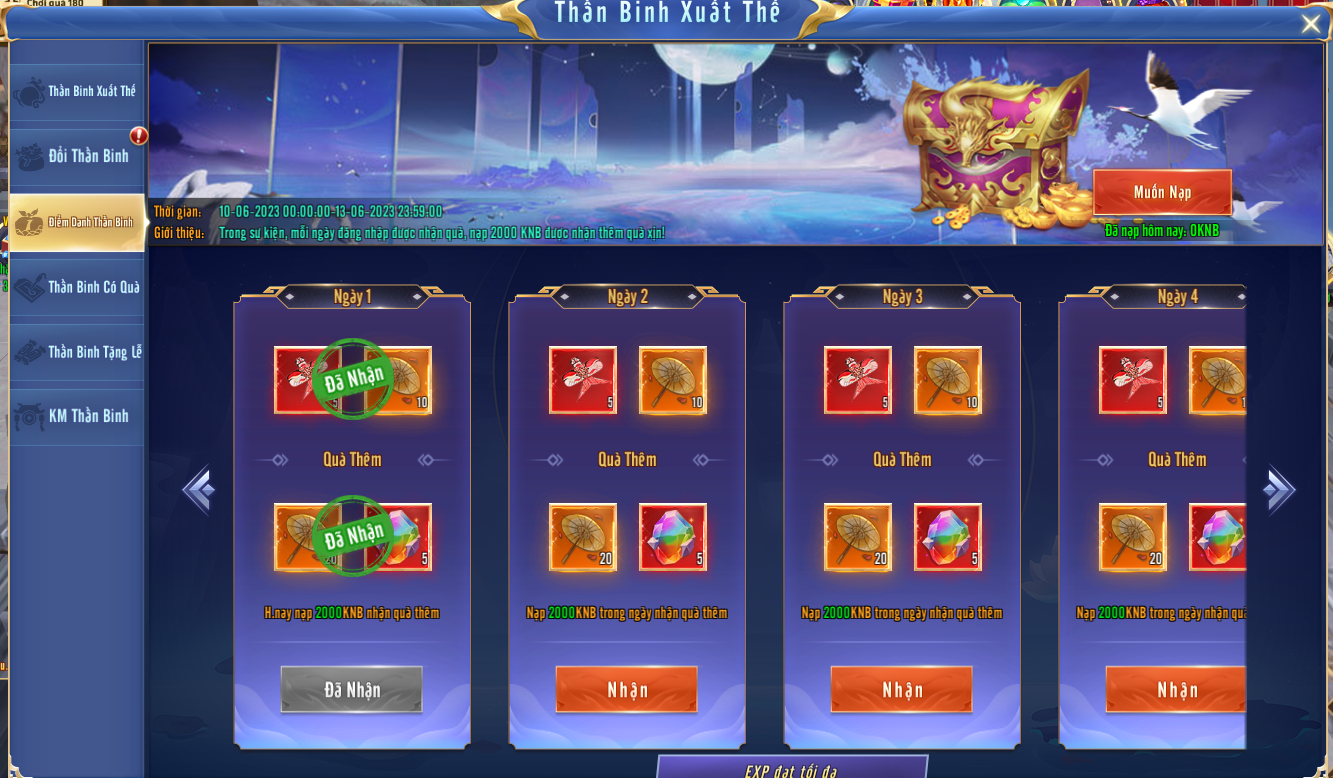1333x778 pixels.
Task: Click the x10 fan item on Ngày 3 card
Action: pyautogui.click(x=946, y=381)
